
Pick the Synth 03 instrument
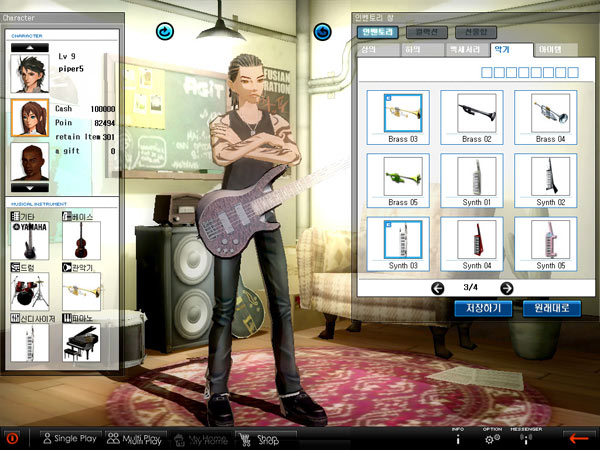pos(404,241)
